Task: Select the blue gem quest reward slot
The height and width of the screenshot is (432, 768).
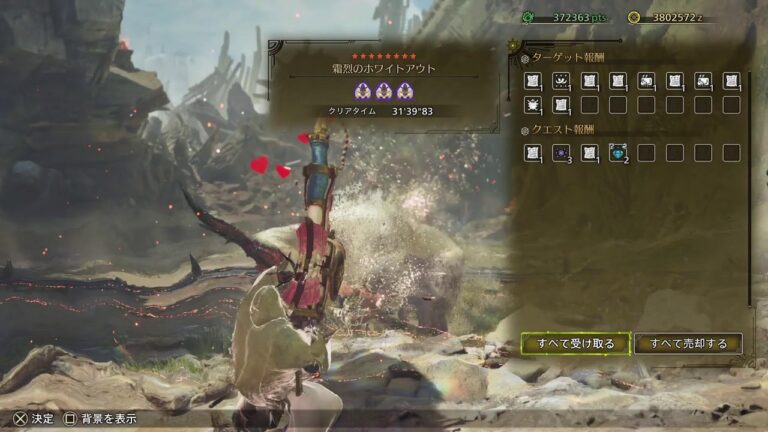Action: click(x=618, y=153)
